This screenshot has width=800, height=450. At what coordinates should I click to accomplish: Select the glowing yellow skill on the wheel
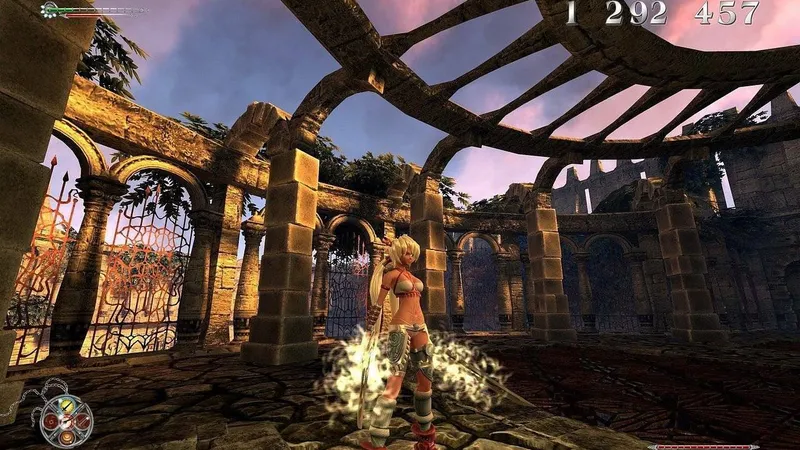67,407
